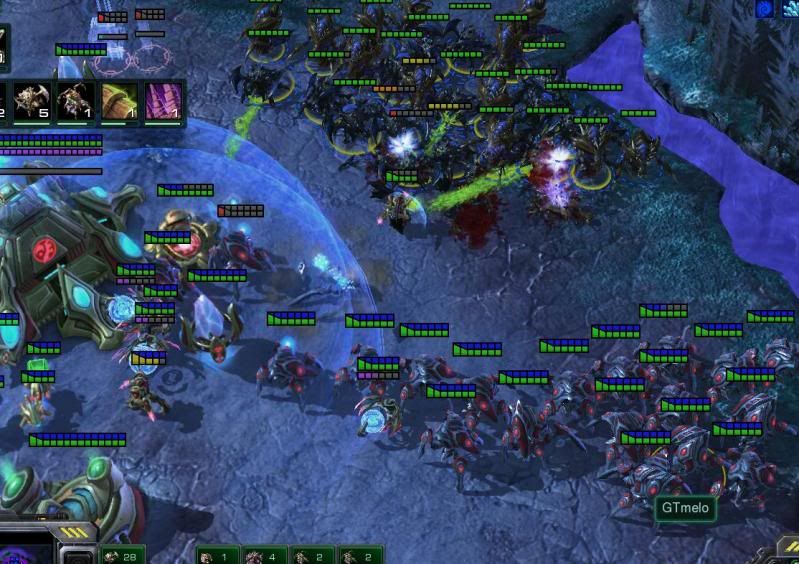Select the purple spire production icon
This screenshot has height=564, width=799.
(162, 101)
